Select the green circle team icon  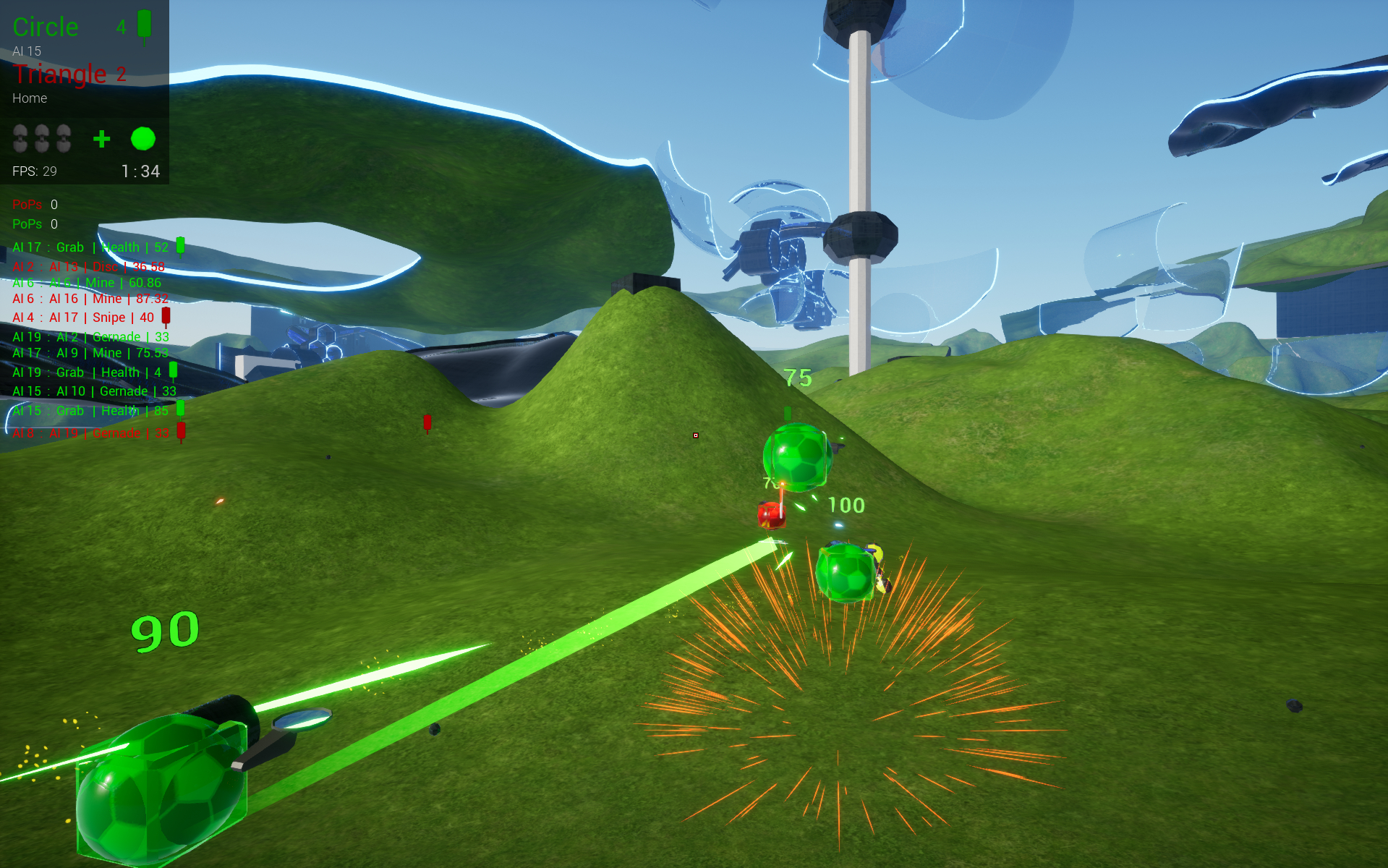(x=143, y=139)
